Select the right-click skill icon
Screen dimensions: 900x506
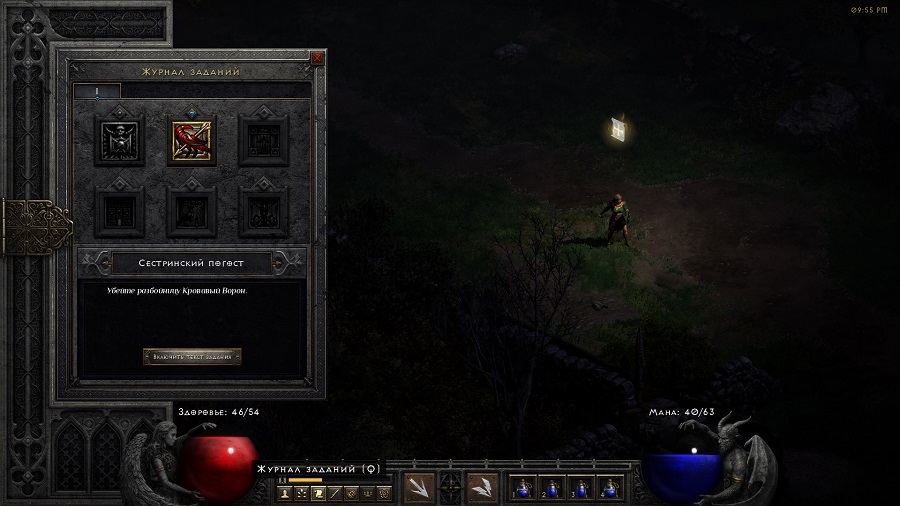(x=483, y=487)
